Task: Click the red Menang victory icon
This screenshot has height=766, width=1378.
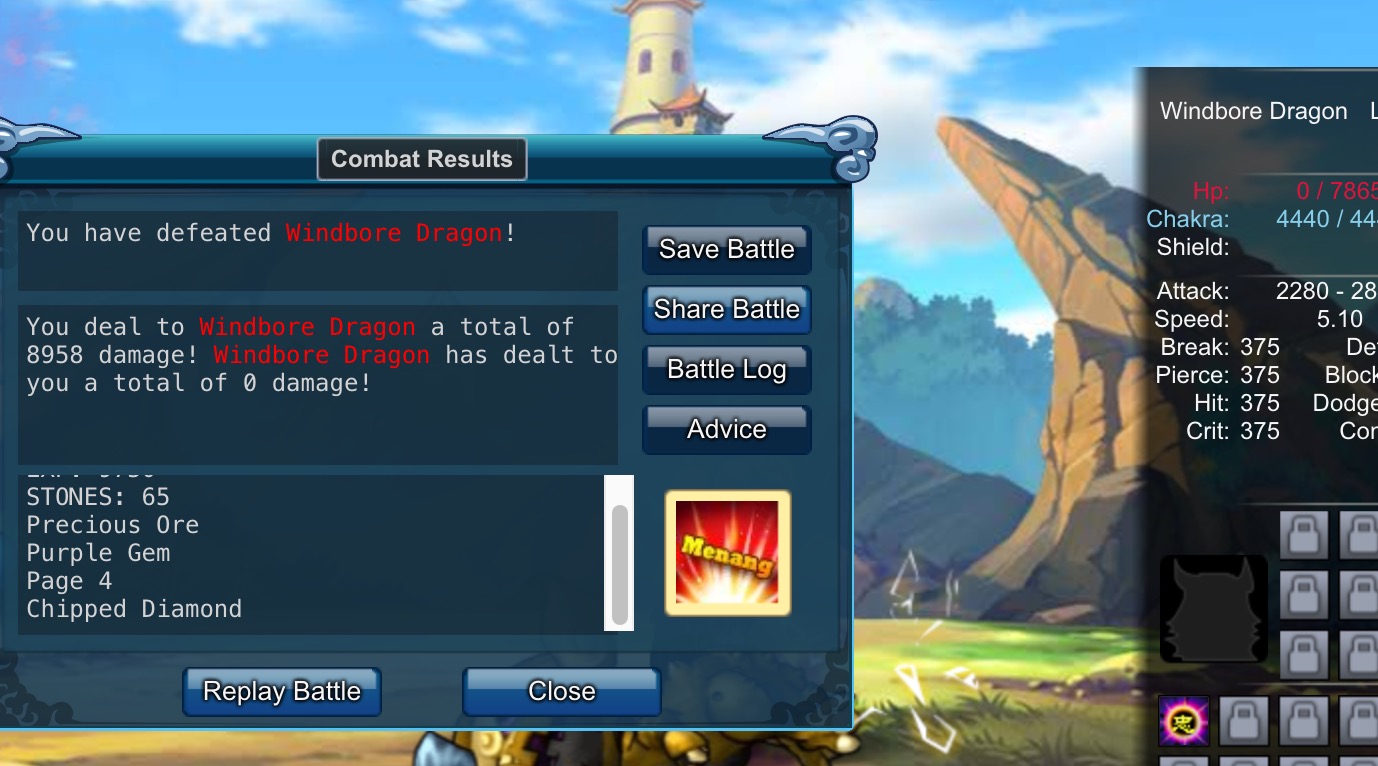Action: pos(727,552)
